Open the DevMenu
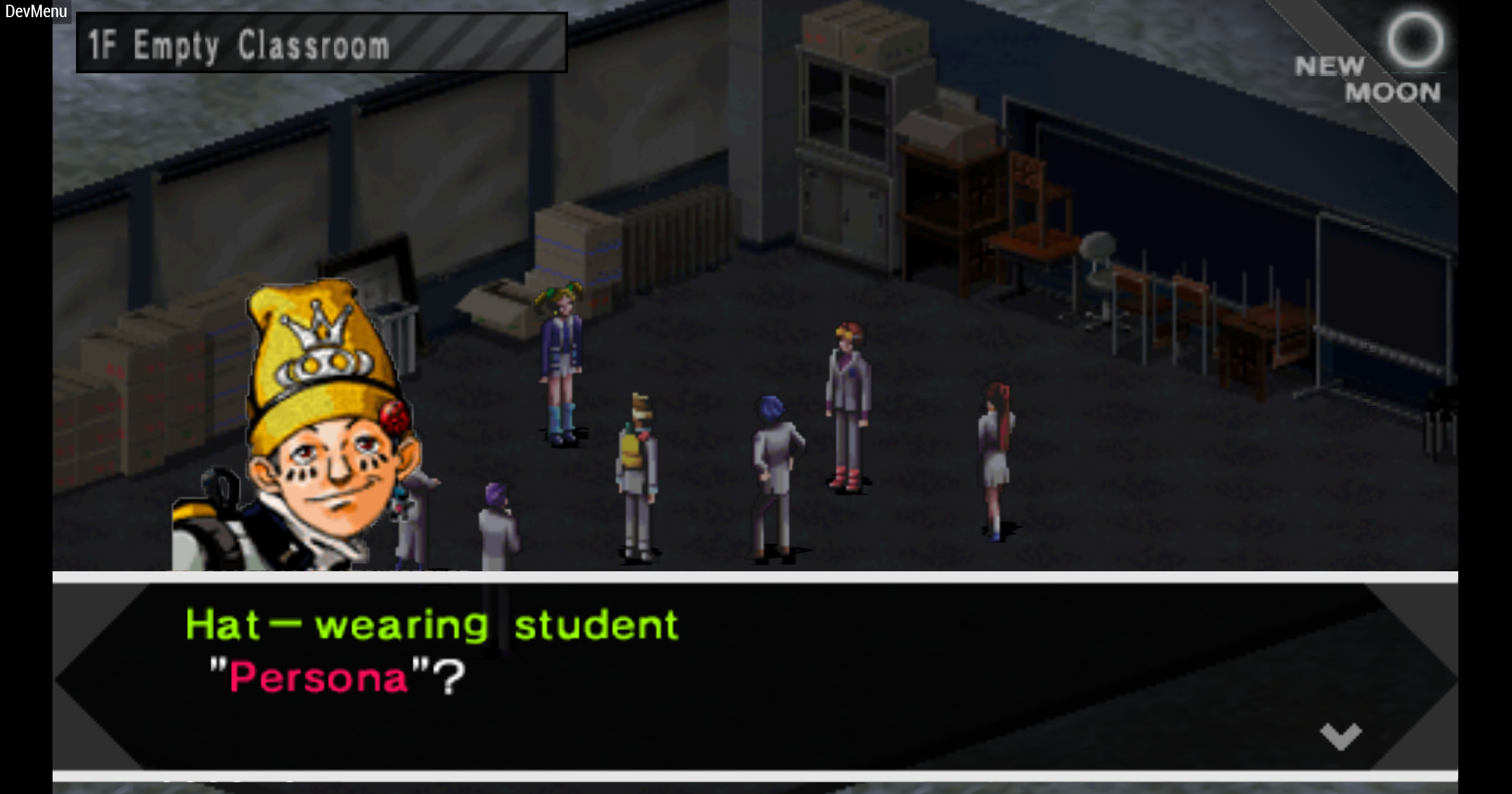Viewport: 1512px width, 794px height. coord(35,11)
